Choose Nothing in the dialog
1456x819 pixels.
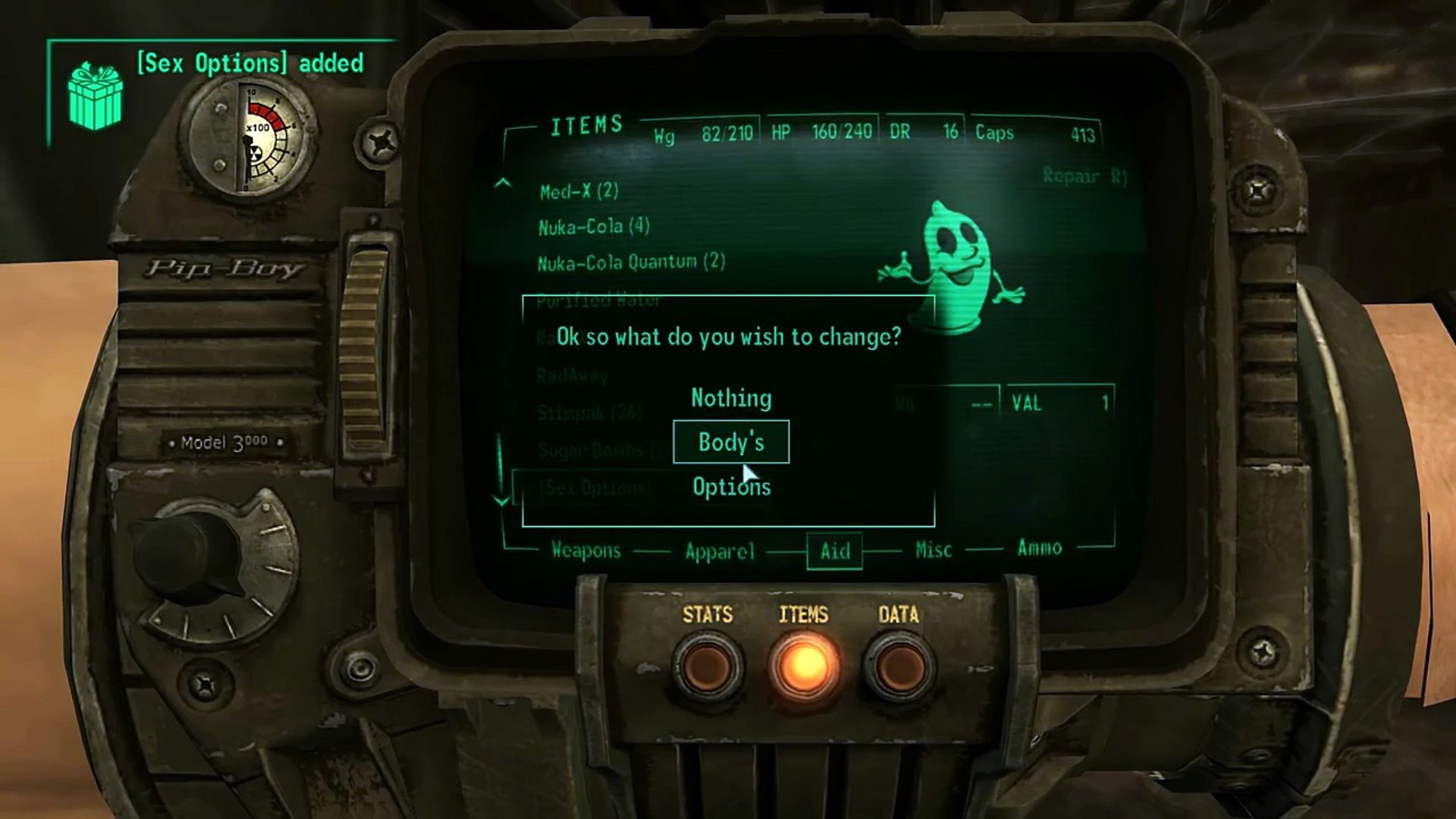pos(731,398)
